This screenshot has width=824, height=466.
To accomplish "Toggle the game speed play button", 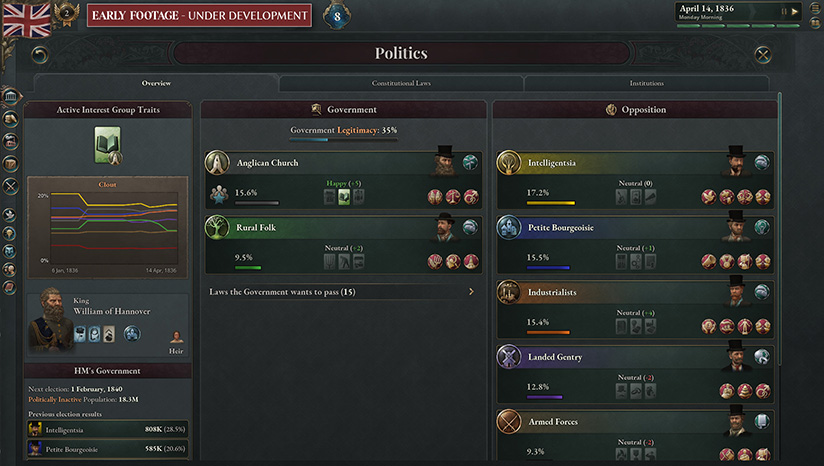I will [x=795, y=12].
